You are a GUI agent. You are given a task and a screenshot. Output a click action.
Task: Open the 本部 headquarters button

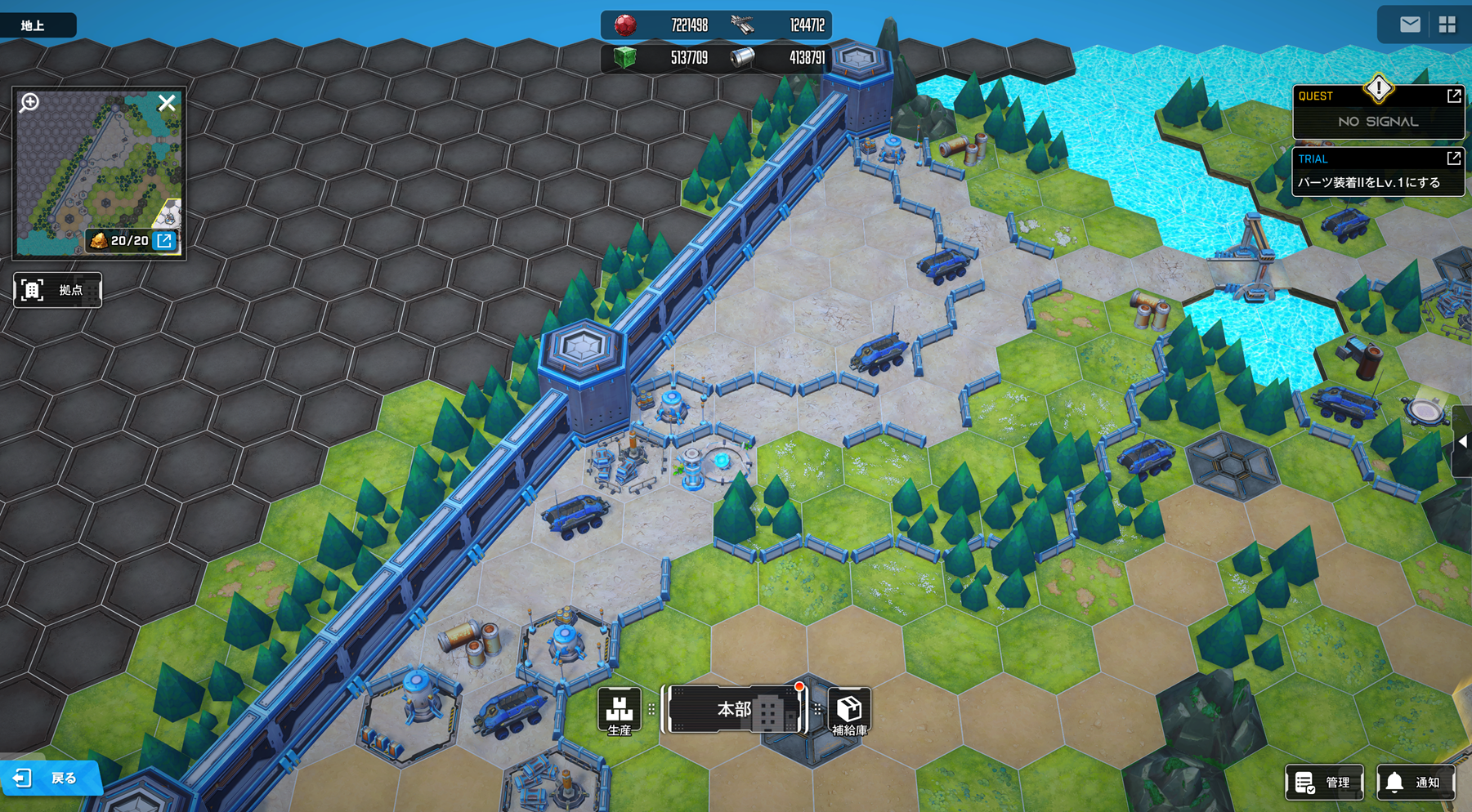pos(734,709)
